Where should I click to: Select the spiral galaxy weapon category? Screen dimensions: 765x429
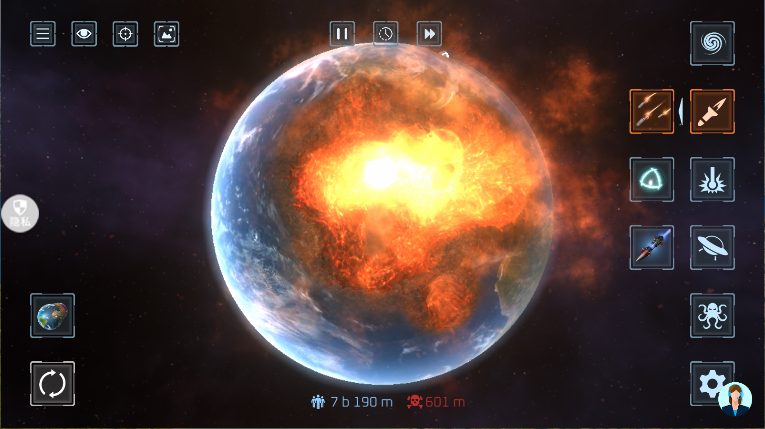tap(712, 44)
